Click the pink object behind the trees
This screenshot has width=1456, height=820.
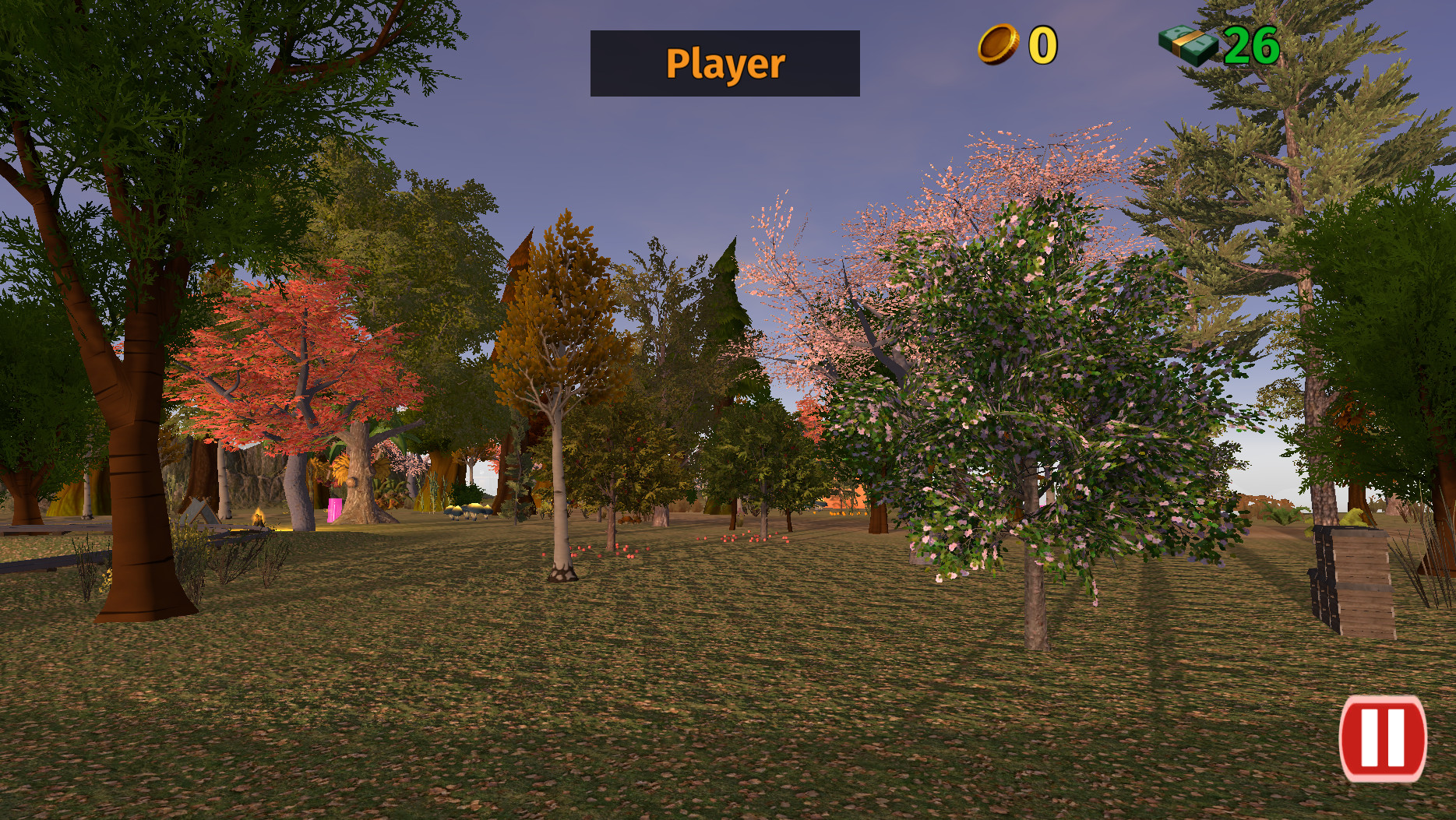tap(333, 509)
